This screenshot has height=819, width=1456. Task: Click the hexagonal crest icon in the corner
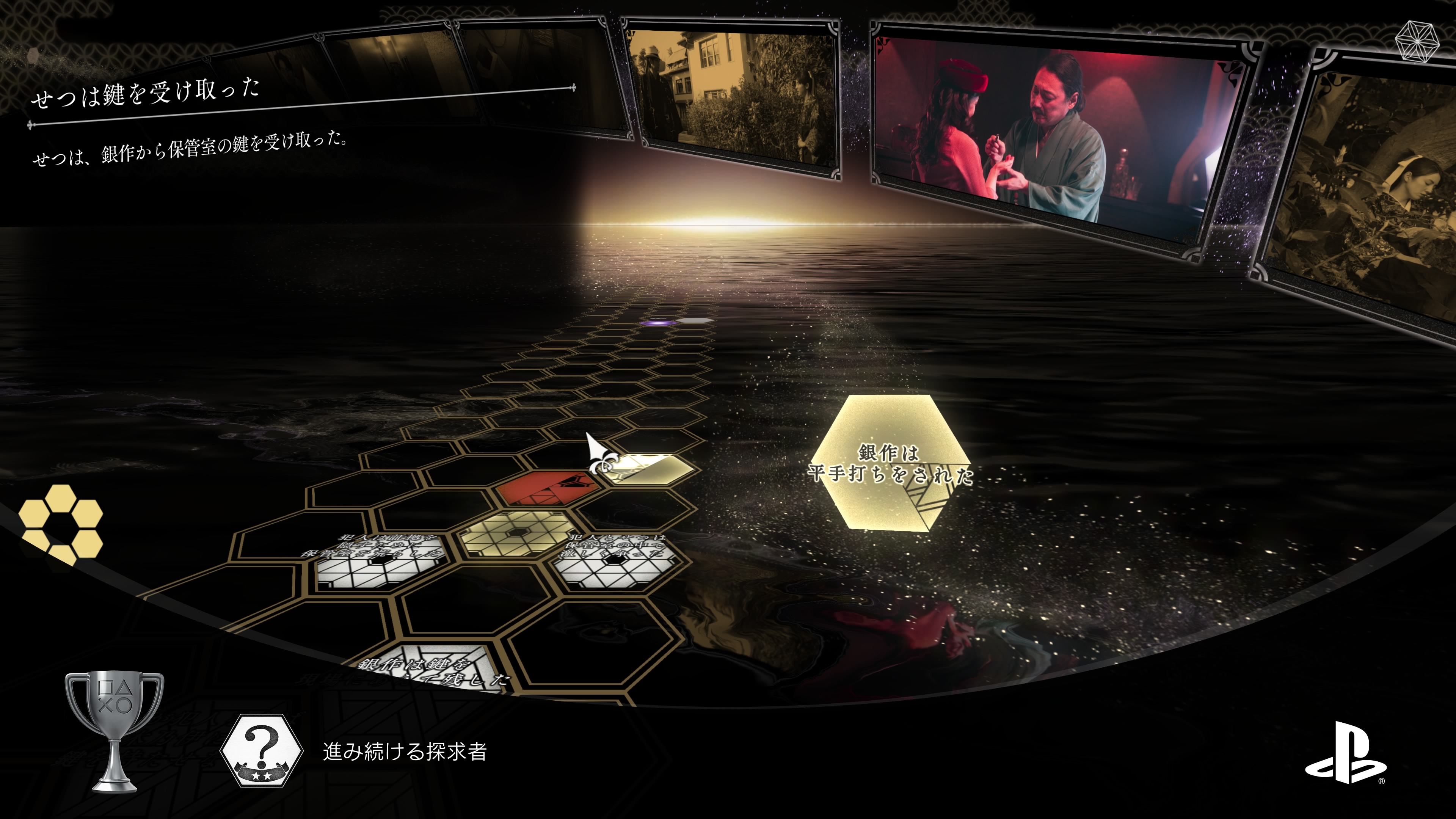point(1418,41)
